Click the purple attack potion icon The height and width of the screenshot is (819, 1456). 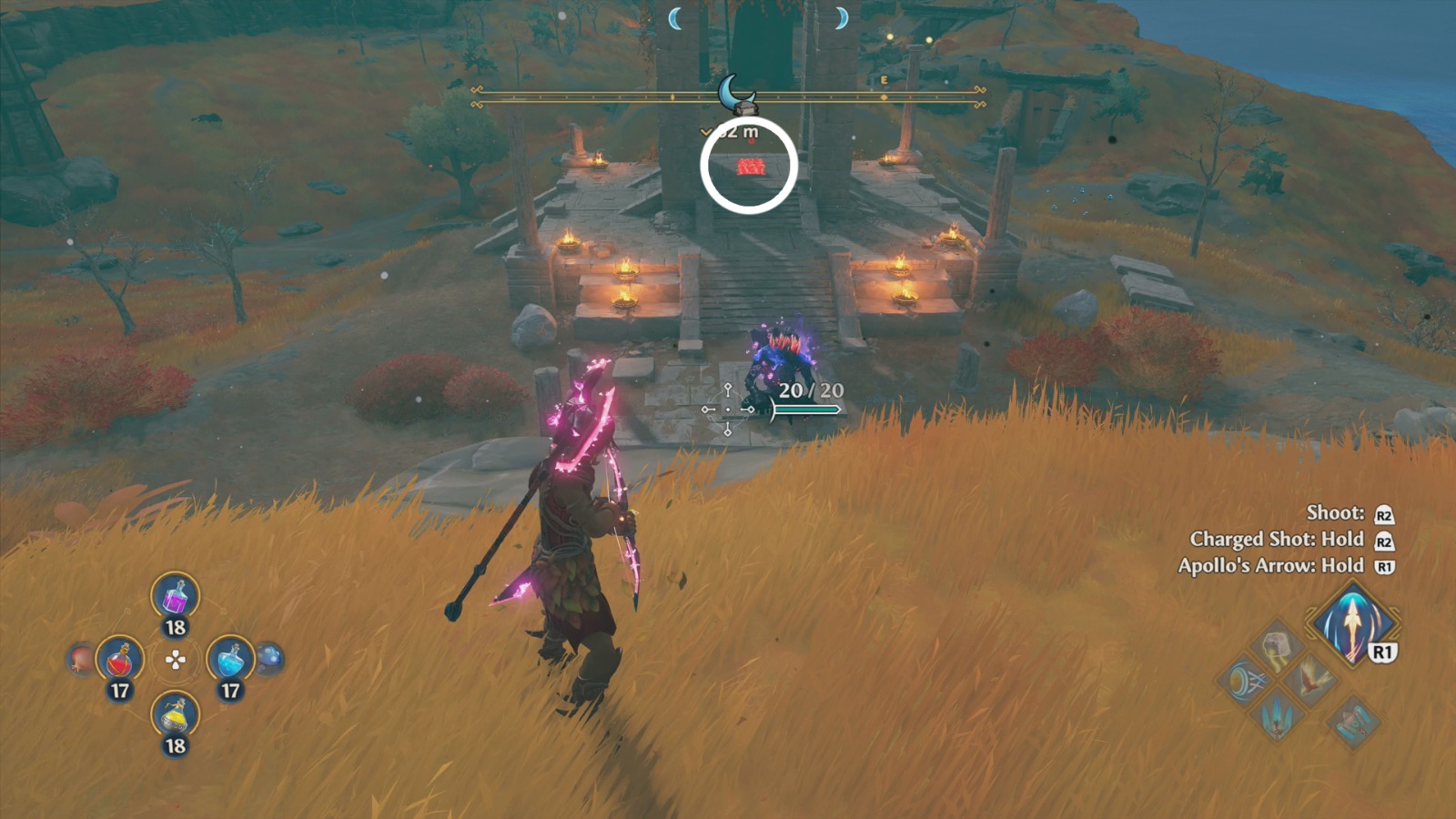176,598
